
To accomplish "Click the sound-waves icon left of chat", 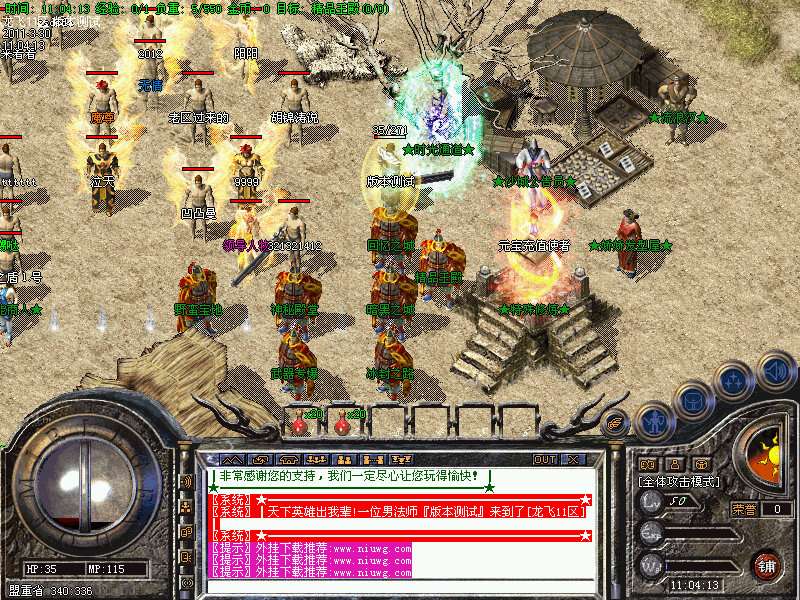I will [x=186, y=481].
